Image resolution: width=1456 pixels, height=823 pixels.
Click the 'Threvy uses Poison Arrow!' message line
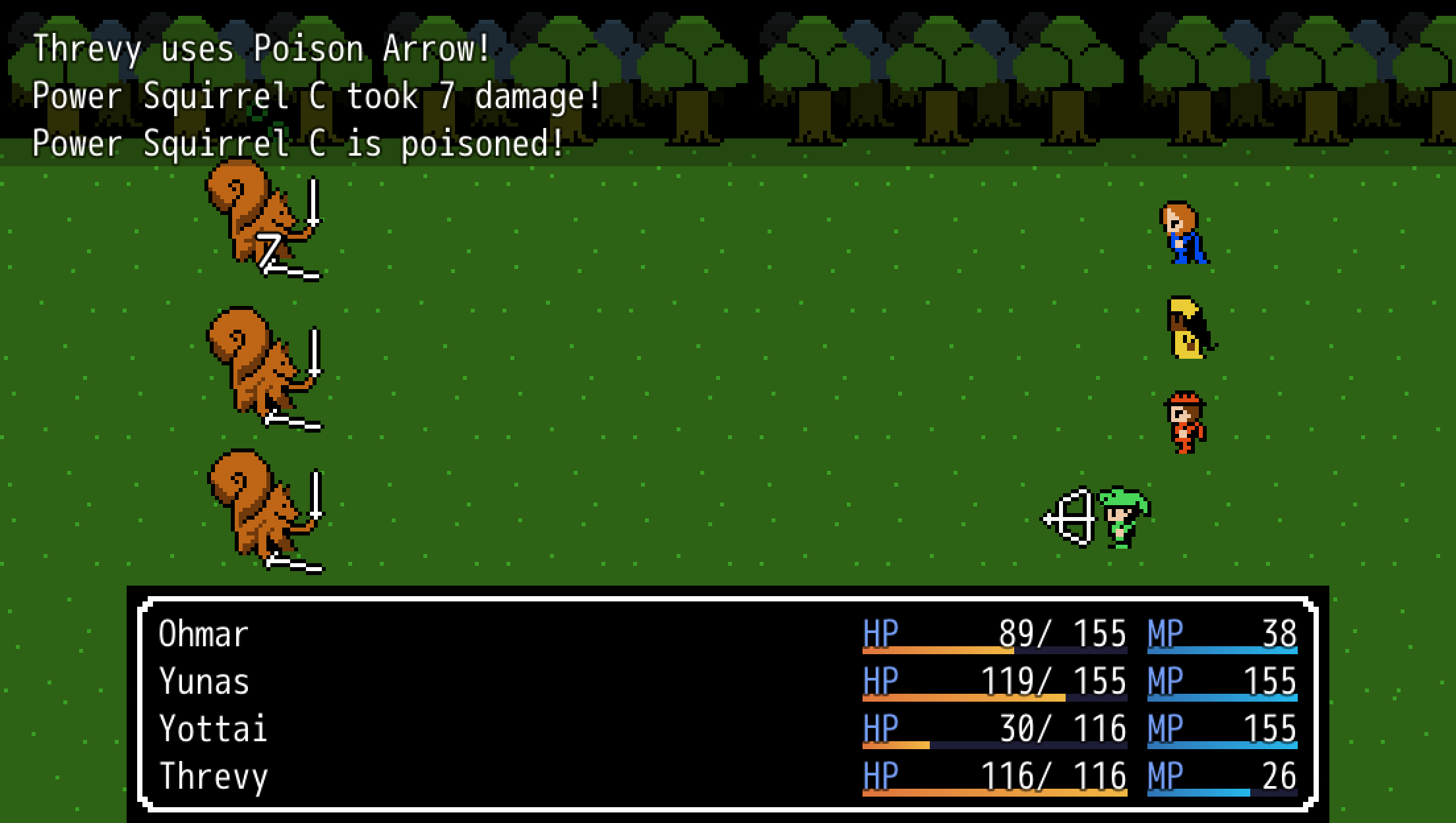tap(260, 47)
